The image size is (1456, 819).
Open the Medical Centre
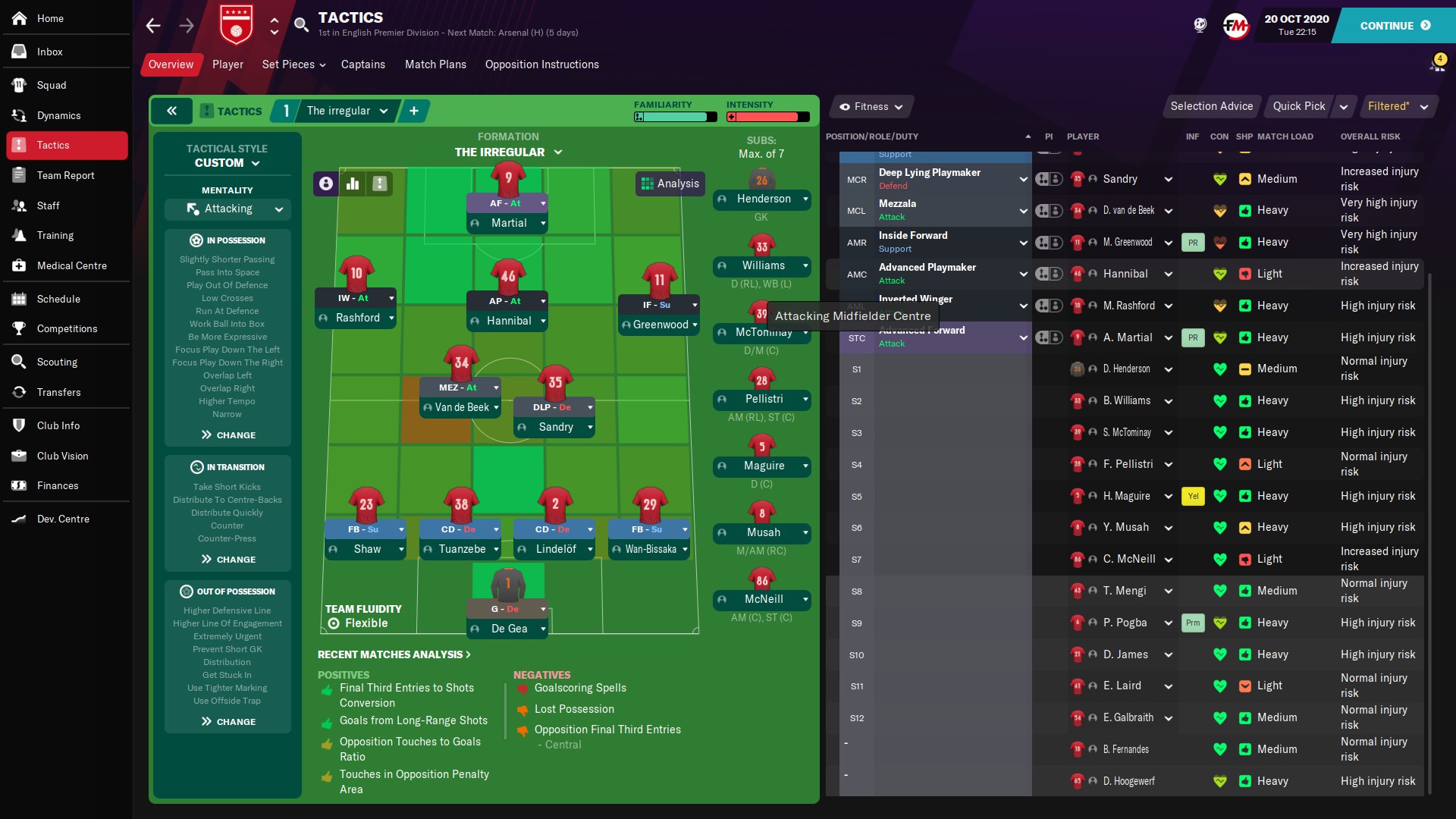coord(71,265)
